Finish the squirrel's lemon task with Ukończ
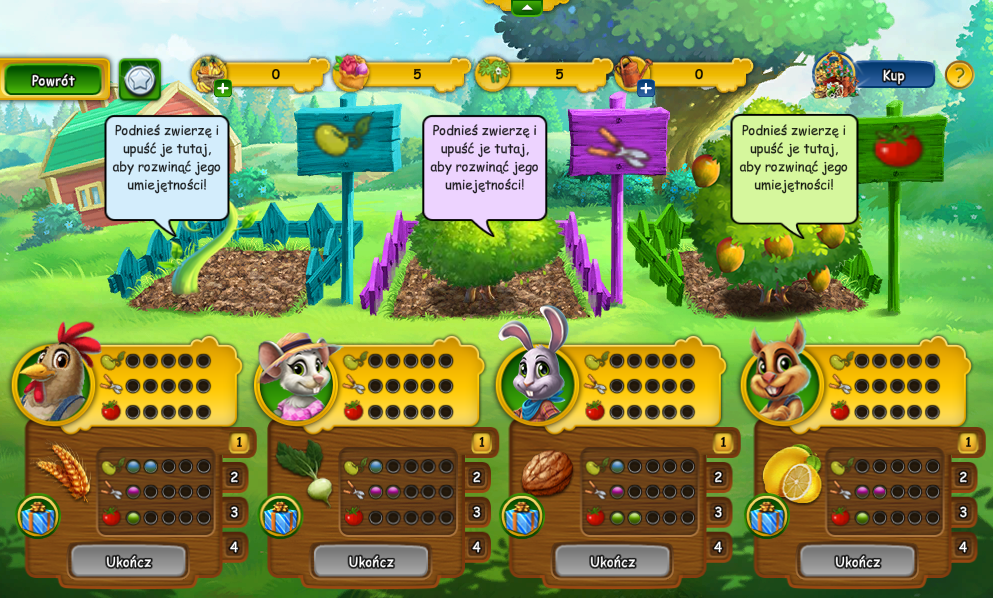993x598 pixels. point(858,561)
